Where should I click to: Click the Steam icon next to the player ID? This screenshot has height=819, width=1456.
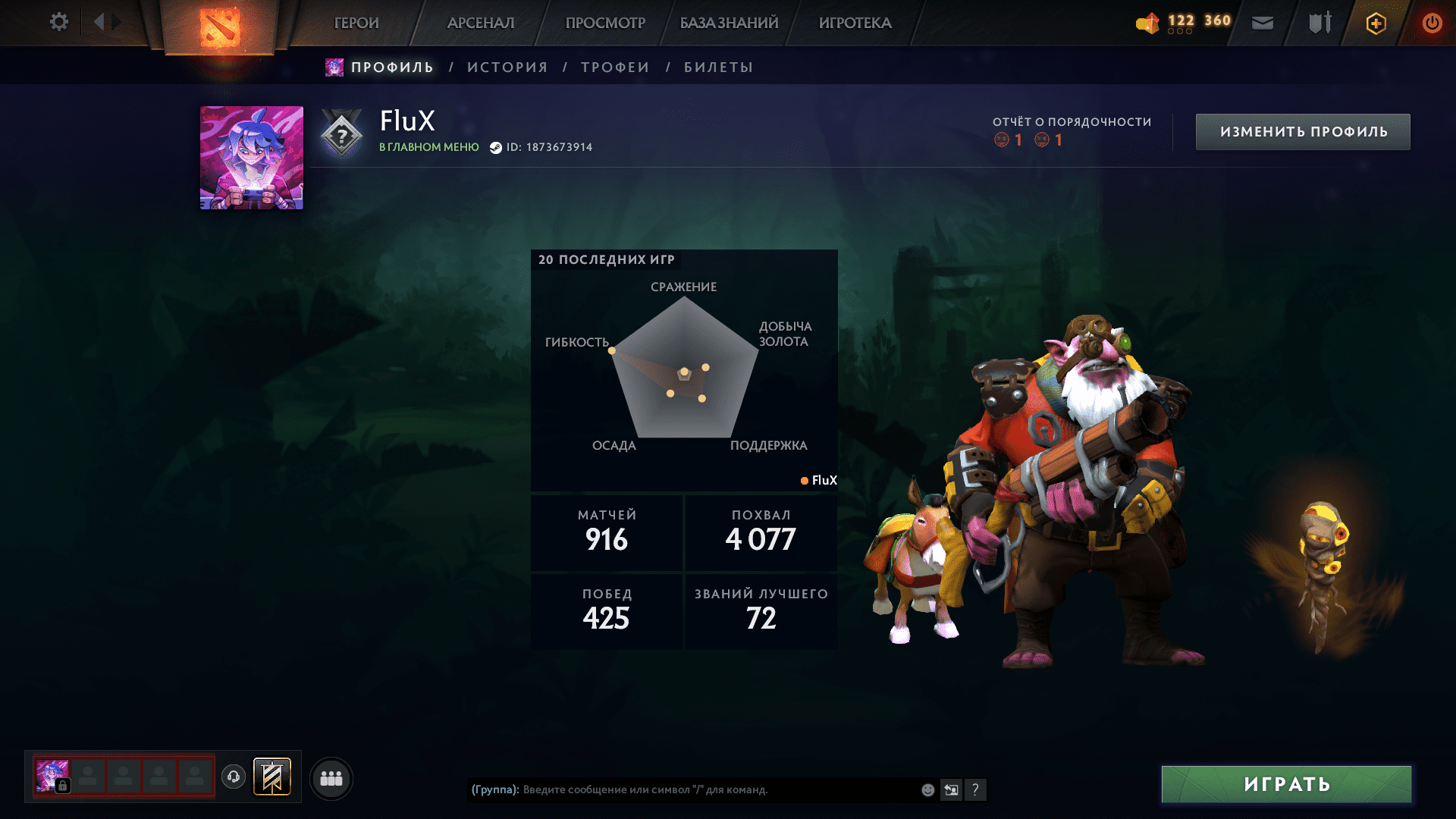(496, 147)
